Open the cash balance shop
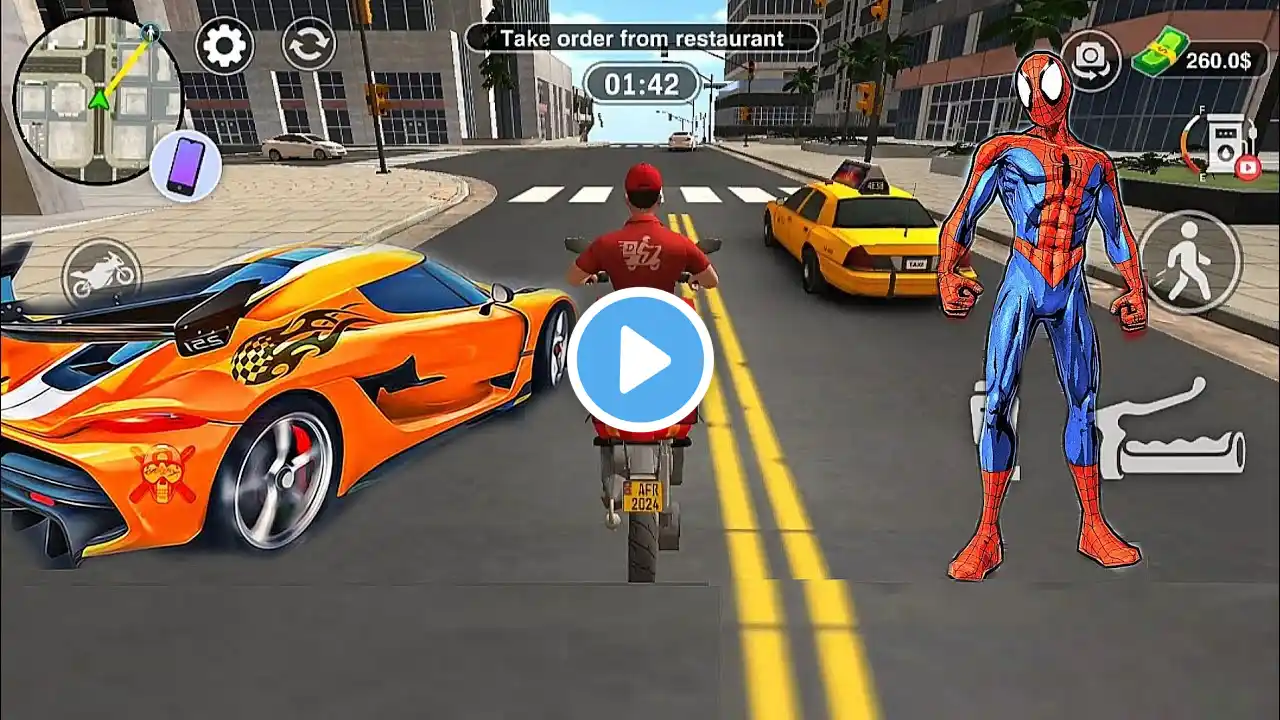This screenshot has width=1280, height=720. 1193,58
